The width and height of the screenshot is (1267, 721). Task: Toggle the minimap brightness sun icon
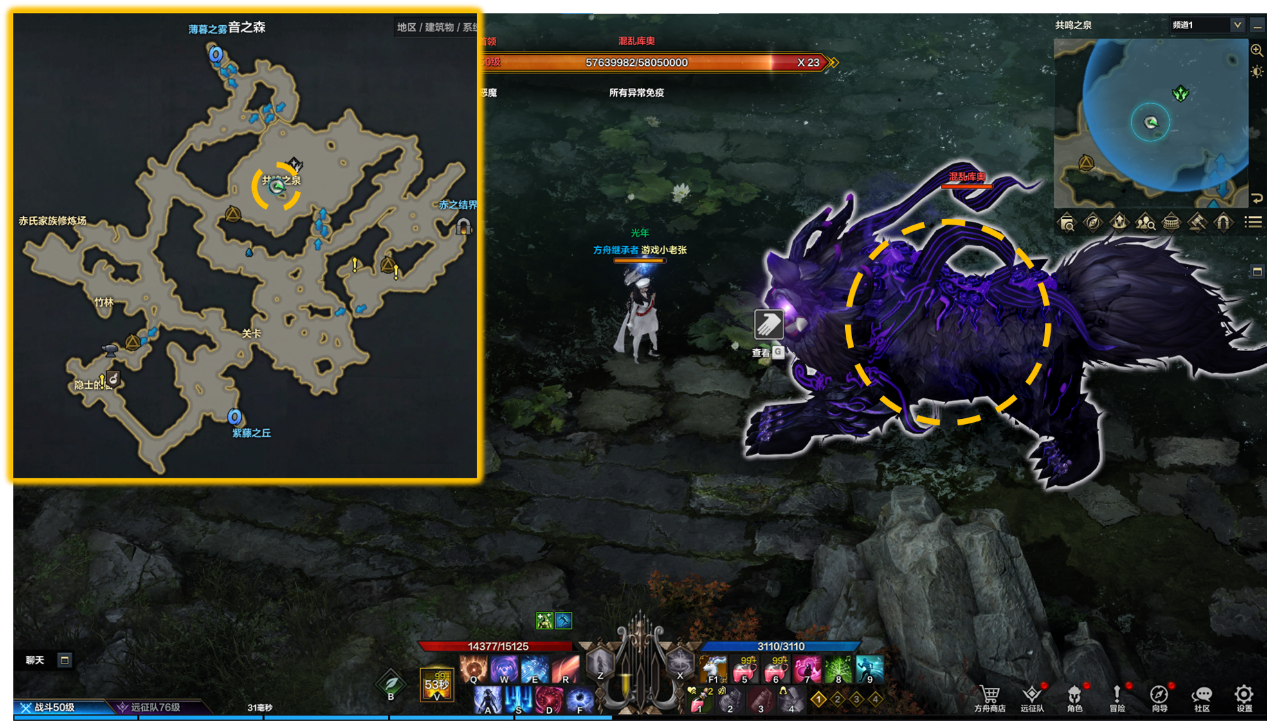click(x=1257, y=72)
